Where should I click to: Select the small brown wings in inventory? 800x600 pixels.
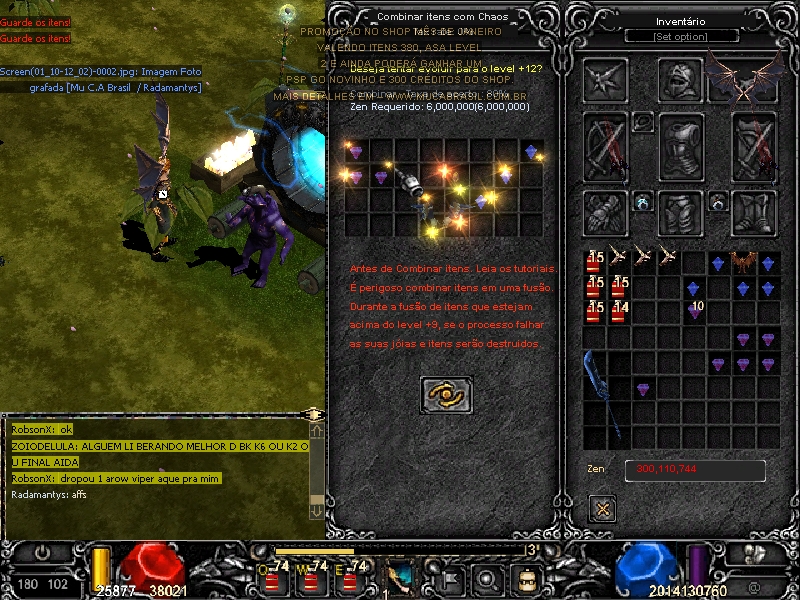click(x=743, y=262)
